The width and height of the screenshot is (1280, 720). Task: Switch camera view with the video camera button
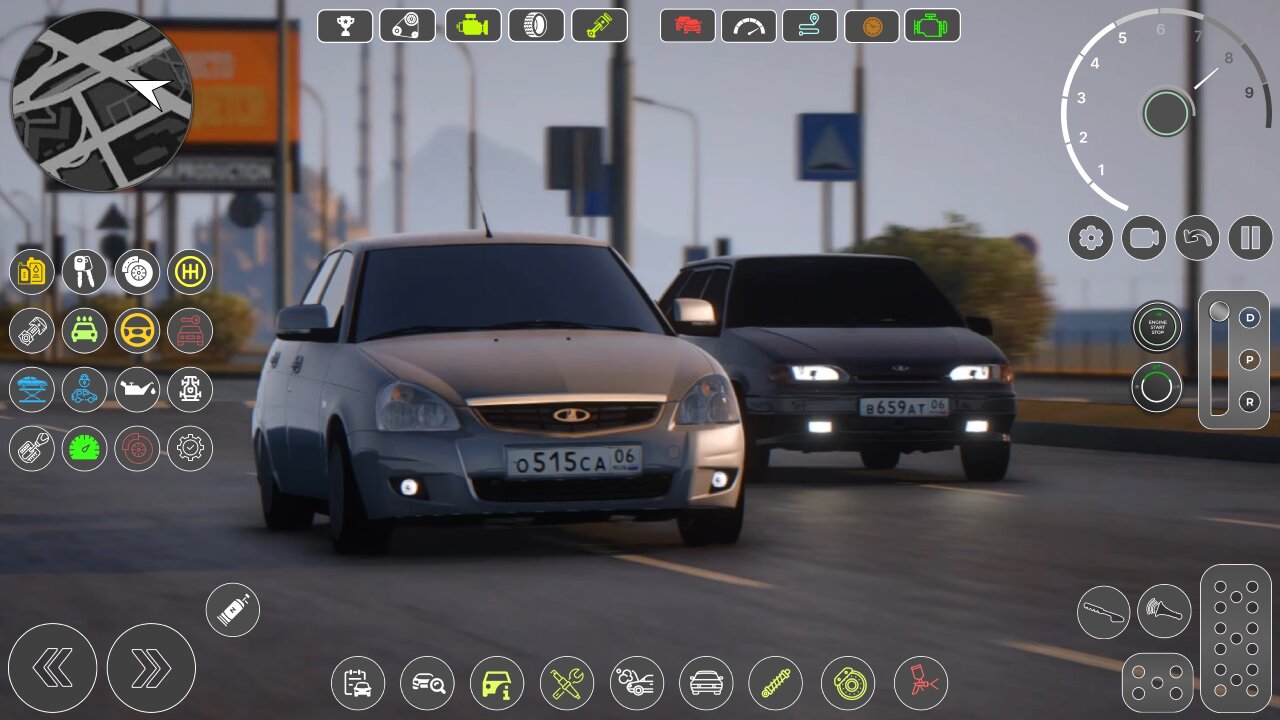tap(1144, 238)
